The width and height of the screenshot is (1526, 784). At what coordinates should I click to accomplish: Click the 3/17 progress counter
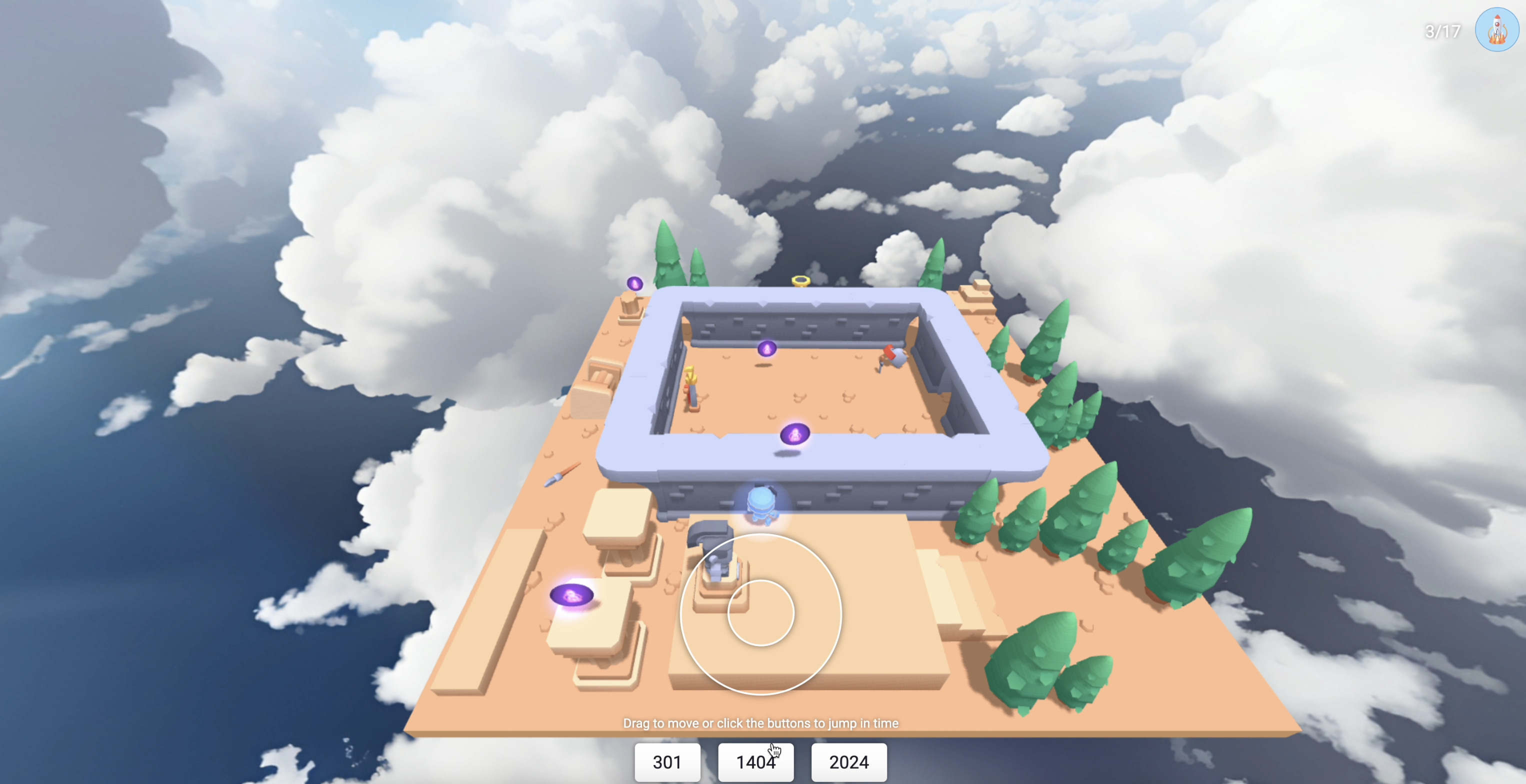pos(1442,31)
